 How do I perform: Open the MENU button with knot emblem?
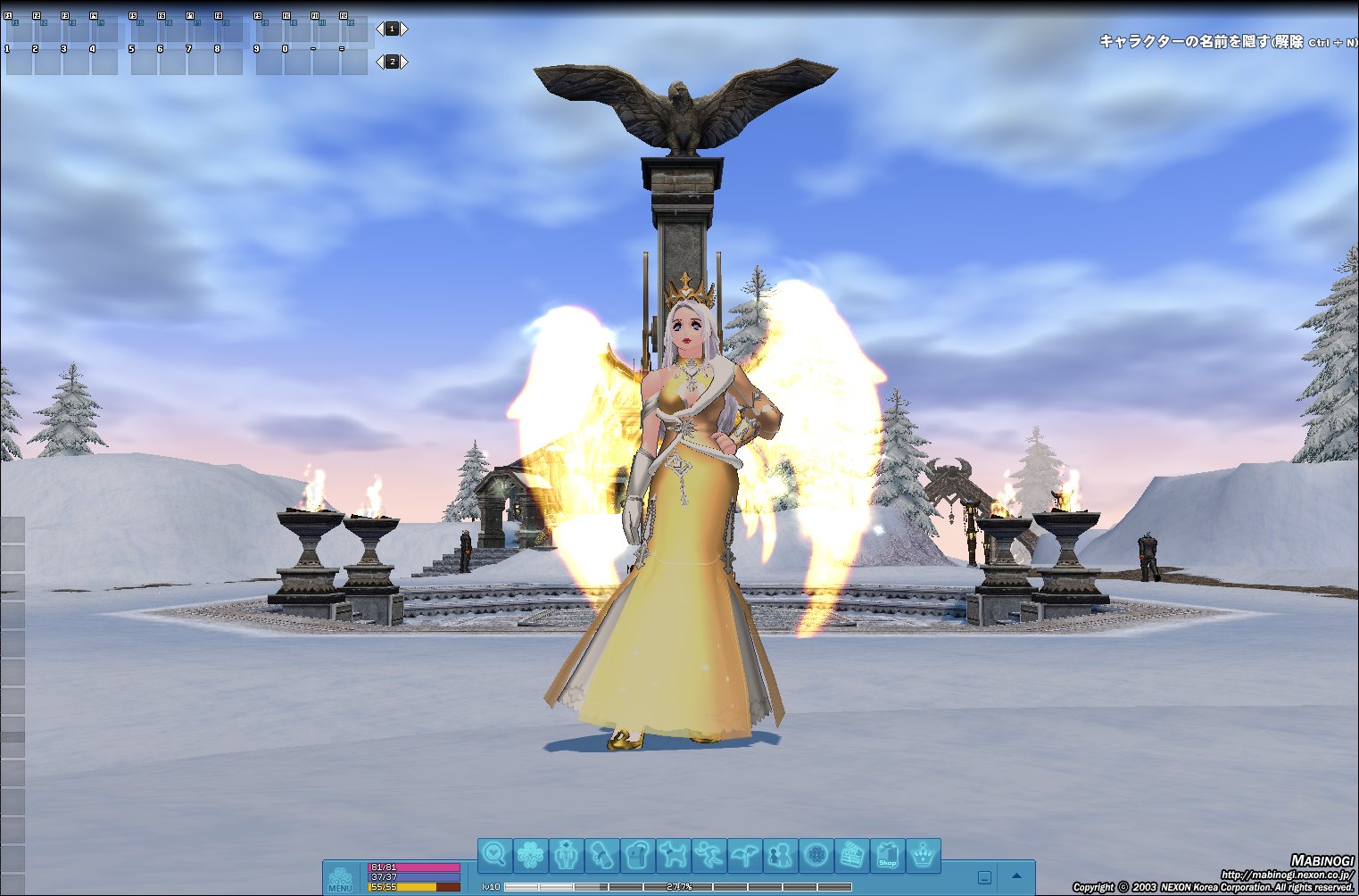[x=340, y=879]
